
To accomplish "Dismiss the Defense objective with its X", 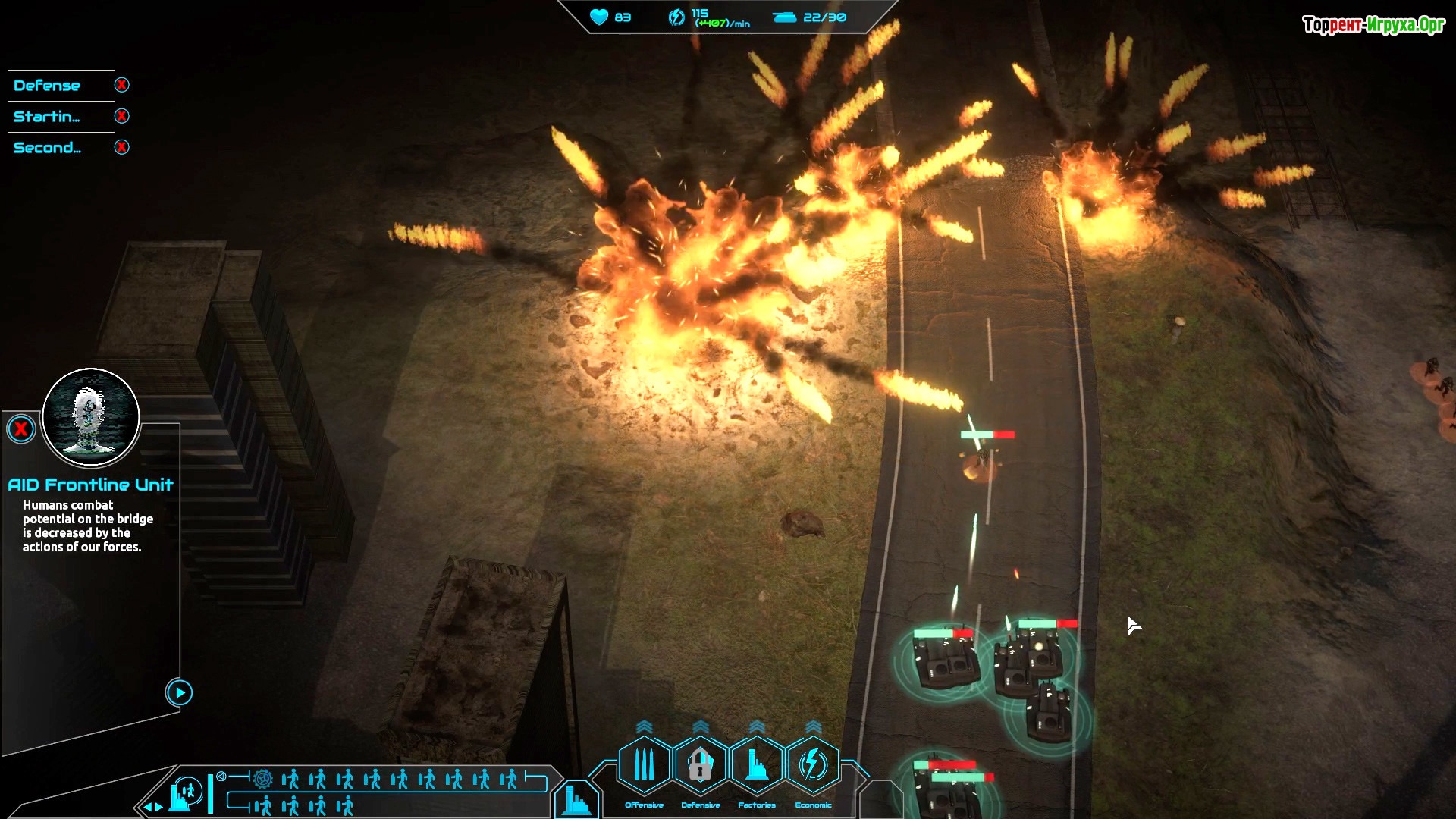I will click(x=121, y=85).
